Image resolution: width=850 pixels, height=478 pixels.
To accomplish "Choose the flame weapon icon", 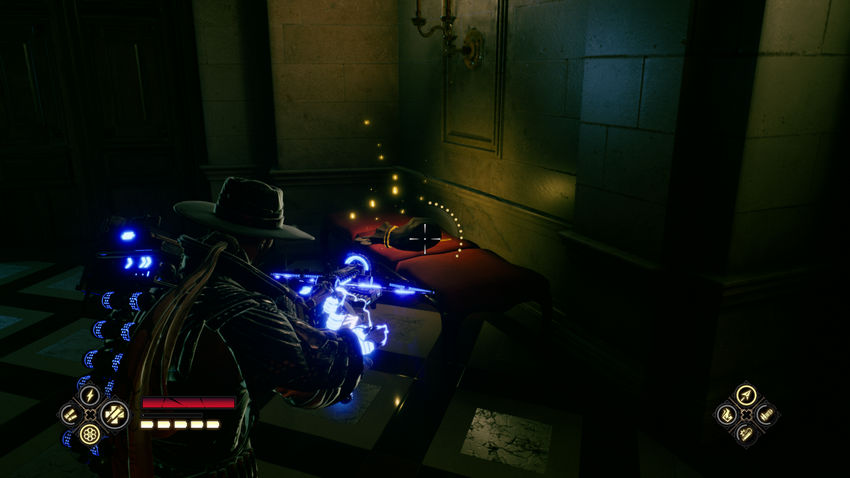I will [725, 413].
